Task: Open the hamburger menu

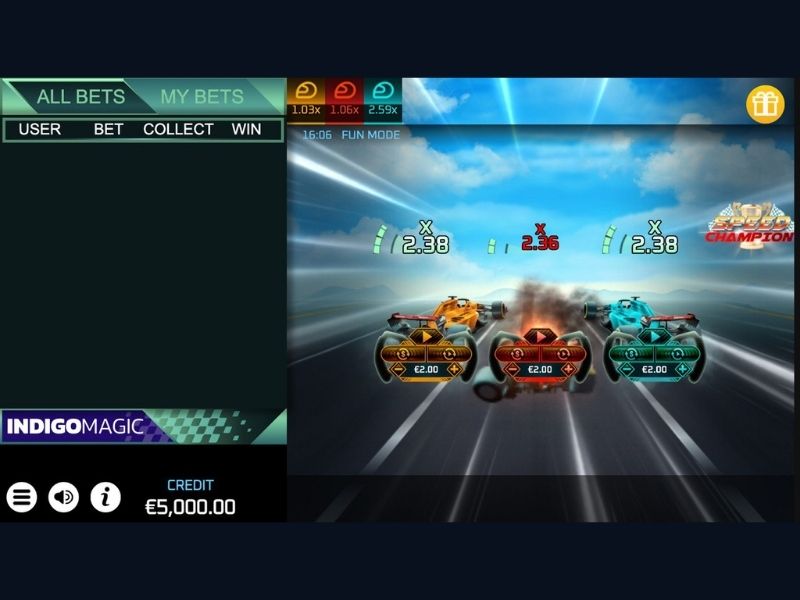Action: (x=22, y=497)
